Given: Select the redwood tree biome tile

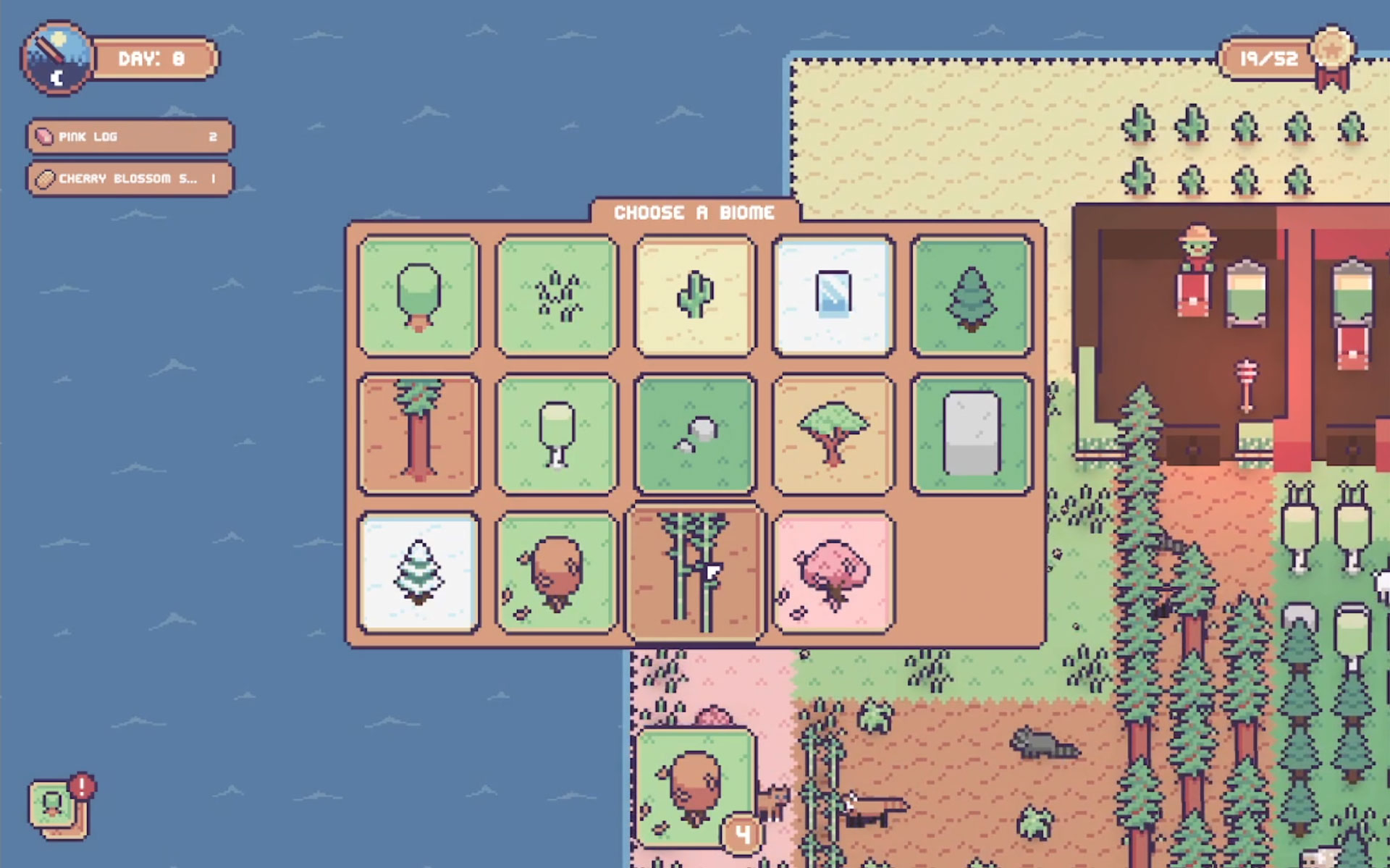Looking at the screenshot, I should [x=418, y=434].
